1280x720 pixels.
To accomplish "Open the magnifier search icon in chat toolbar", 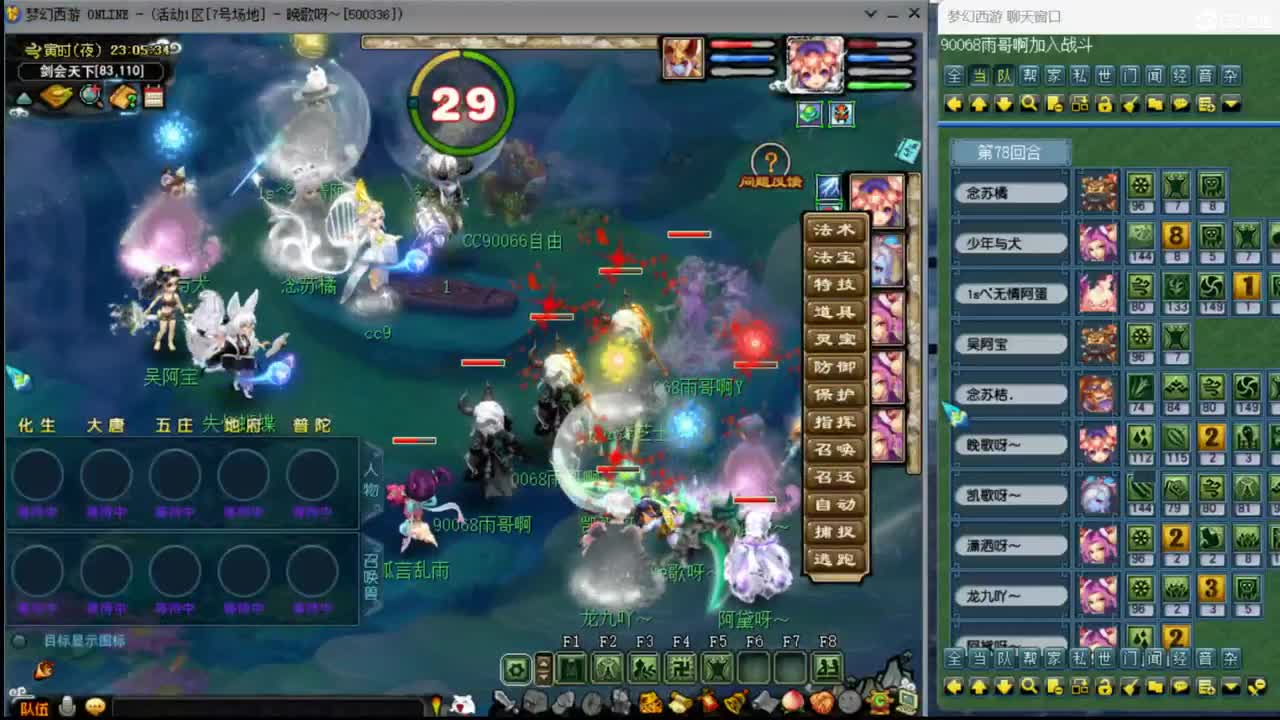I will click(x=1030, y=103).
